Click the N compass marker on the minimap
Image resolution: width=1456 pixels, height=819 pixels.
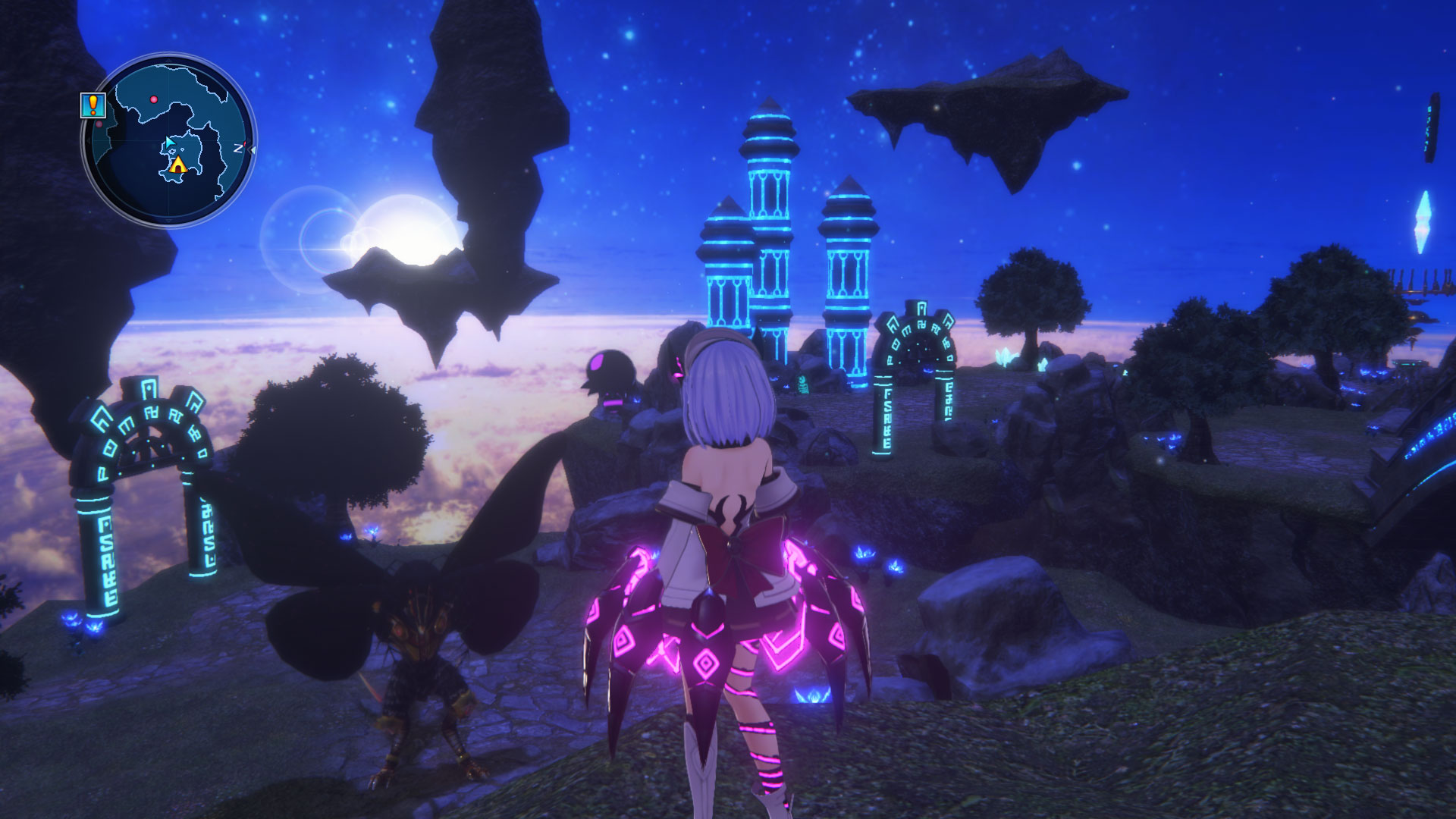[237, 147]
